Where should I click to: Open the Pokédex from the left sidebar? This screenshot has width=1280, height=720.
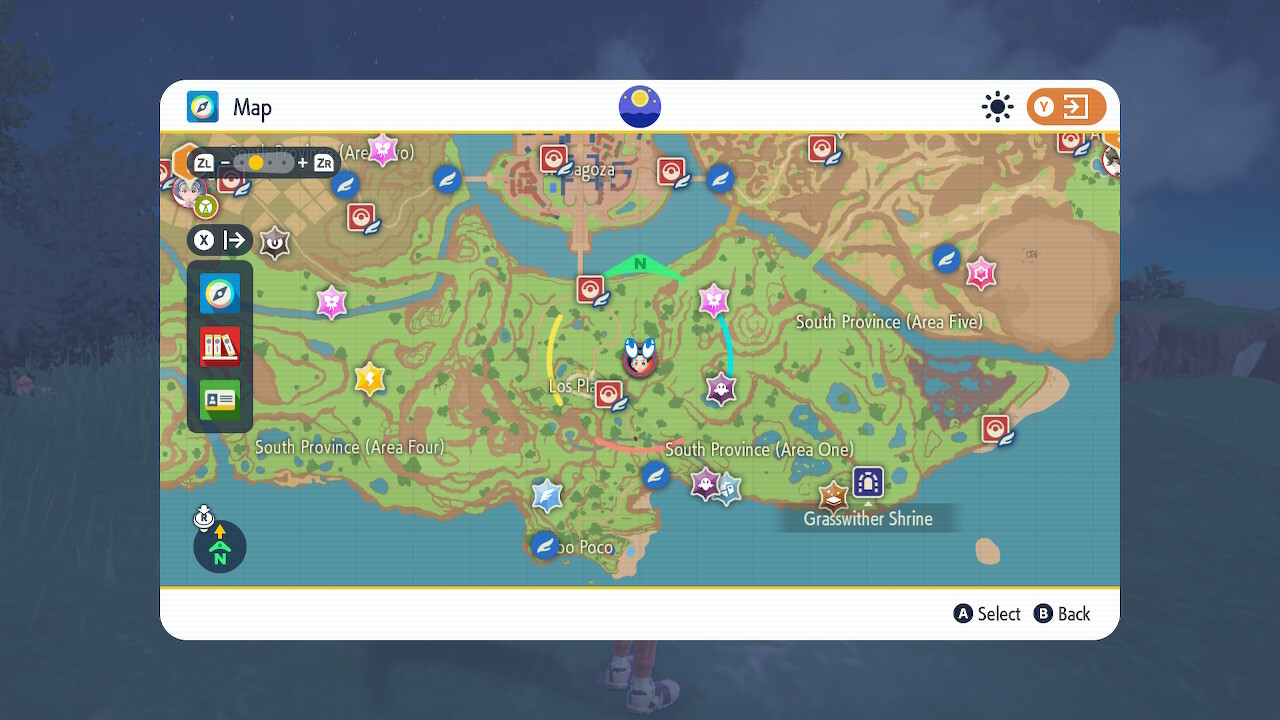(x=219, y=346)
